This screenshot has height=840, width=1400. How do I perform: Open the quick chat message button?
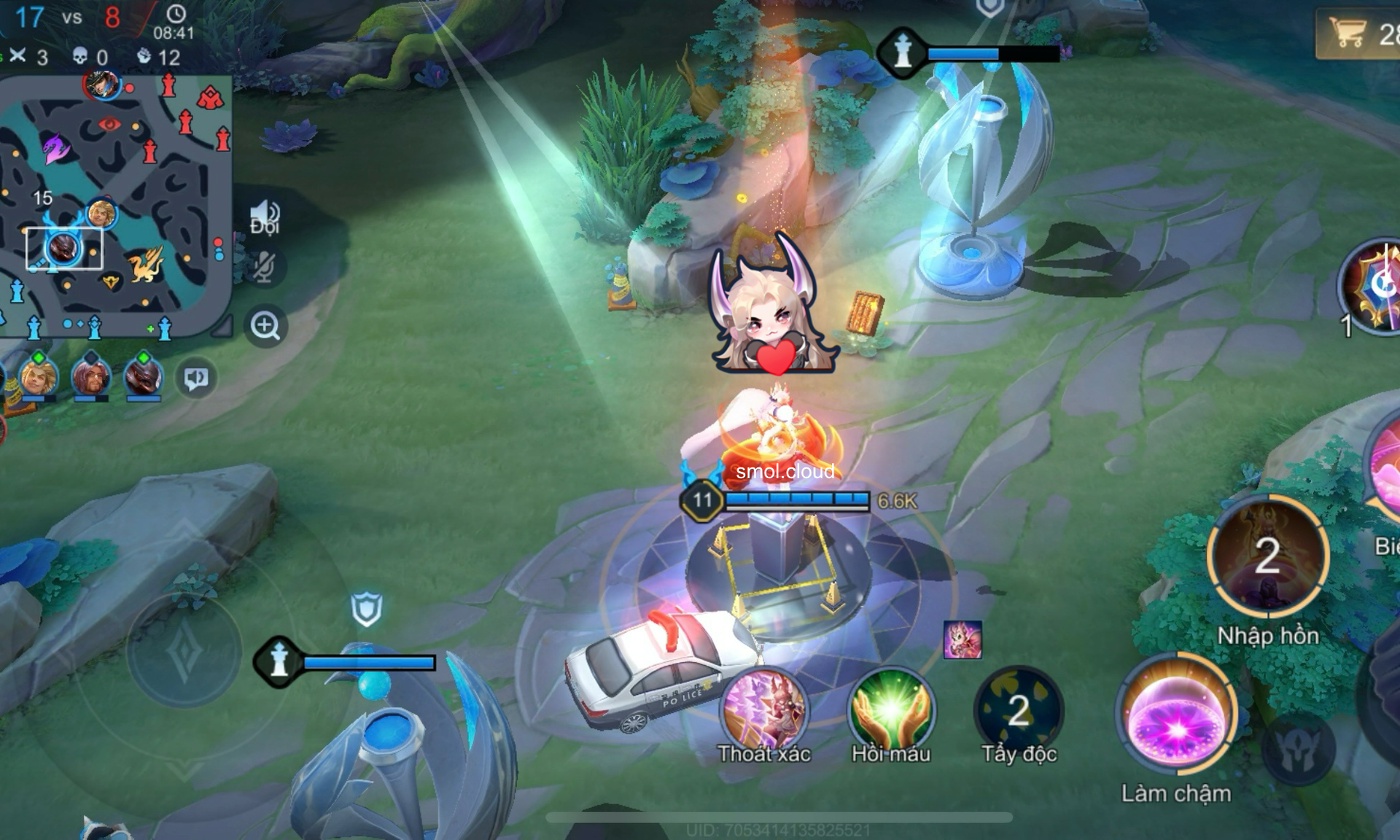tap(196, 378)
